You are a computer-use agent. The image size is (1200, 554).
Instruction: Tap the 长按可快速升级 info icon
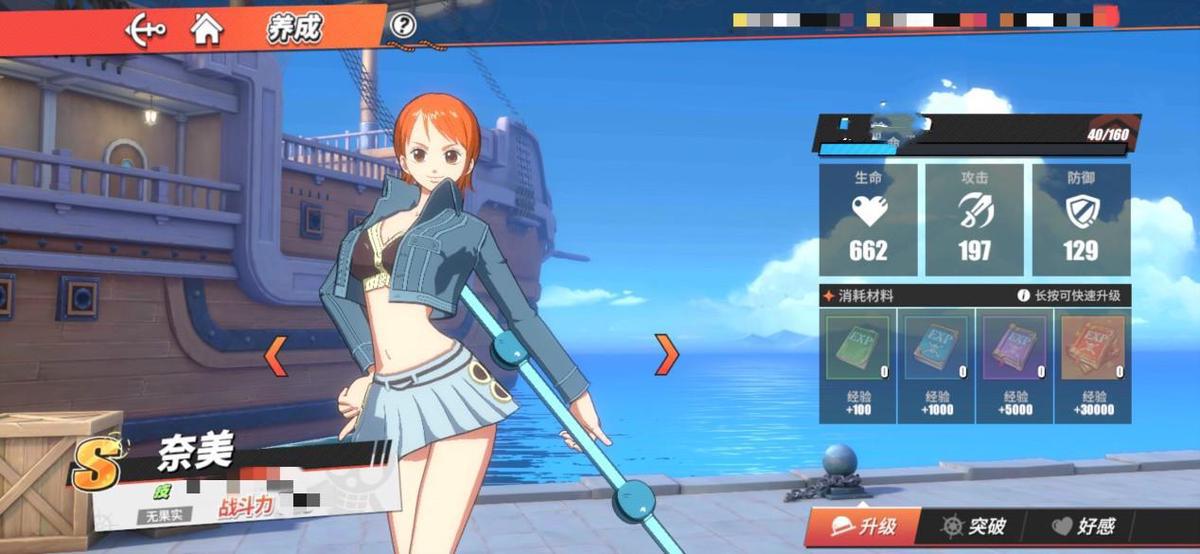(x=1023, y=296)
